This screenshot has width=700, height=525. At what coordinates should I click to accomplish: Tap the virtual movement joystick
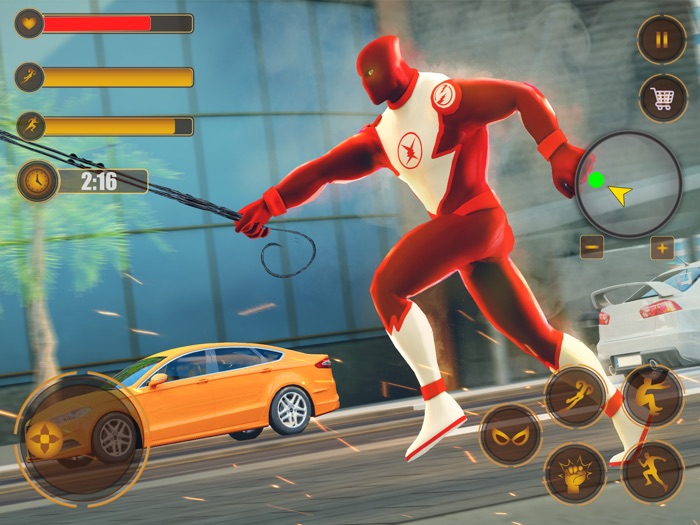pyautogui.click(x=44, y=439)
